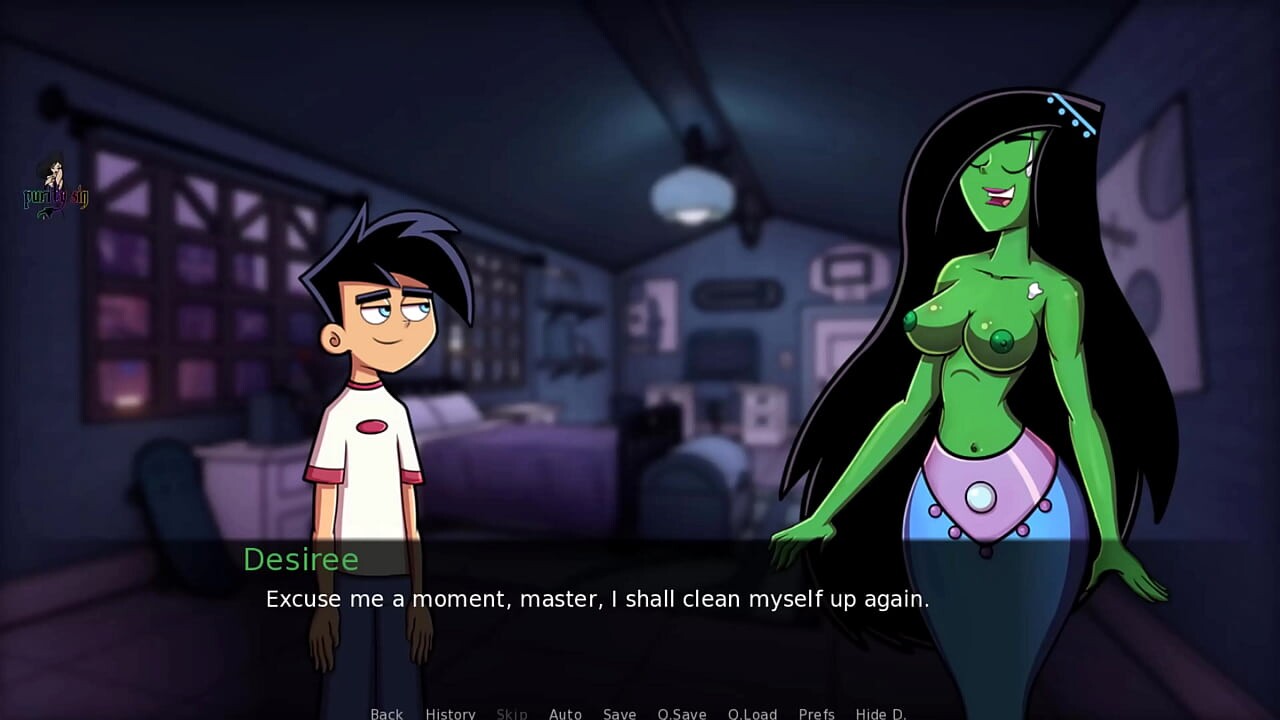Image resolution: width=1280 pixels, height=720 pixels.
Task: Activate Skip in the quick menu
Action: tap(512, 713)
